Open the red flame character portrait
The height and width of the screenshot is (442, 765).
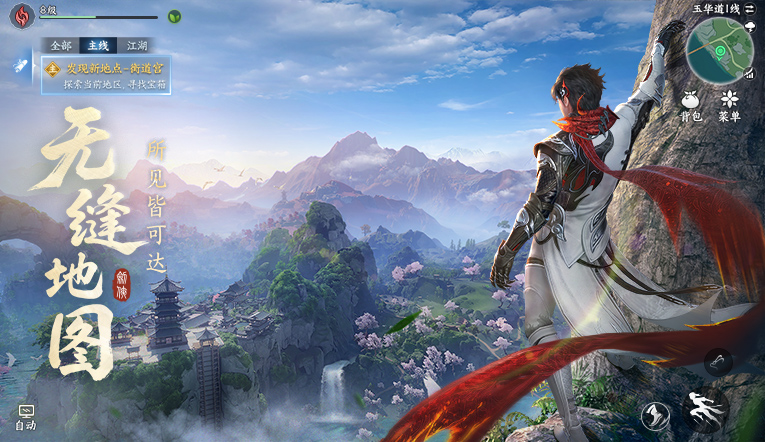pyautogui.click(x=22, y=16)
